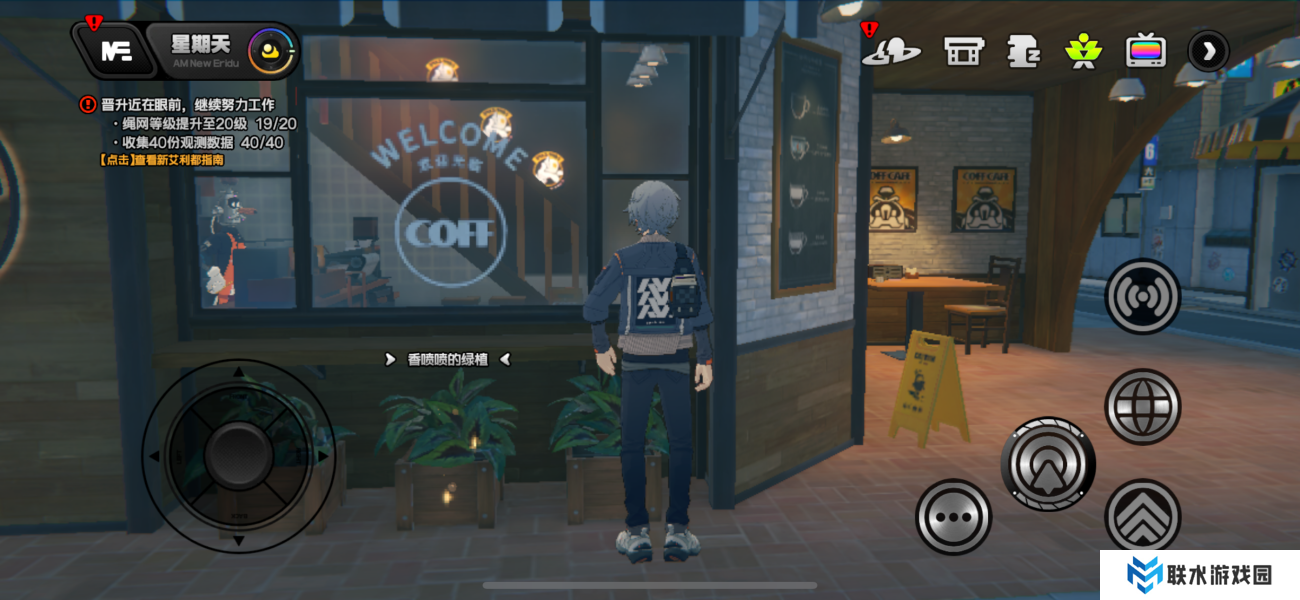The height and width of the screenshot is (600, 1300).
Task: Tap the round clock icon beside 星期天
Action: [x=272, y=50]
